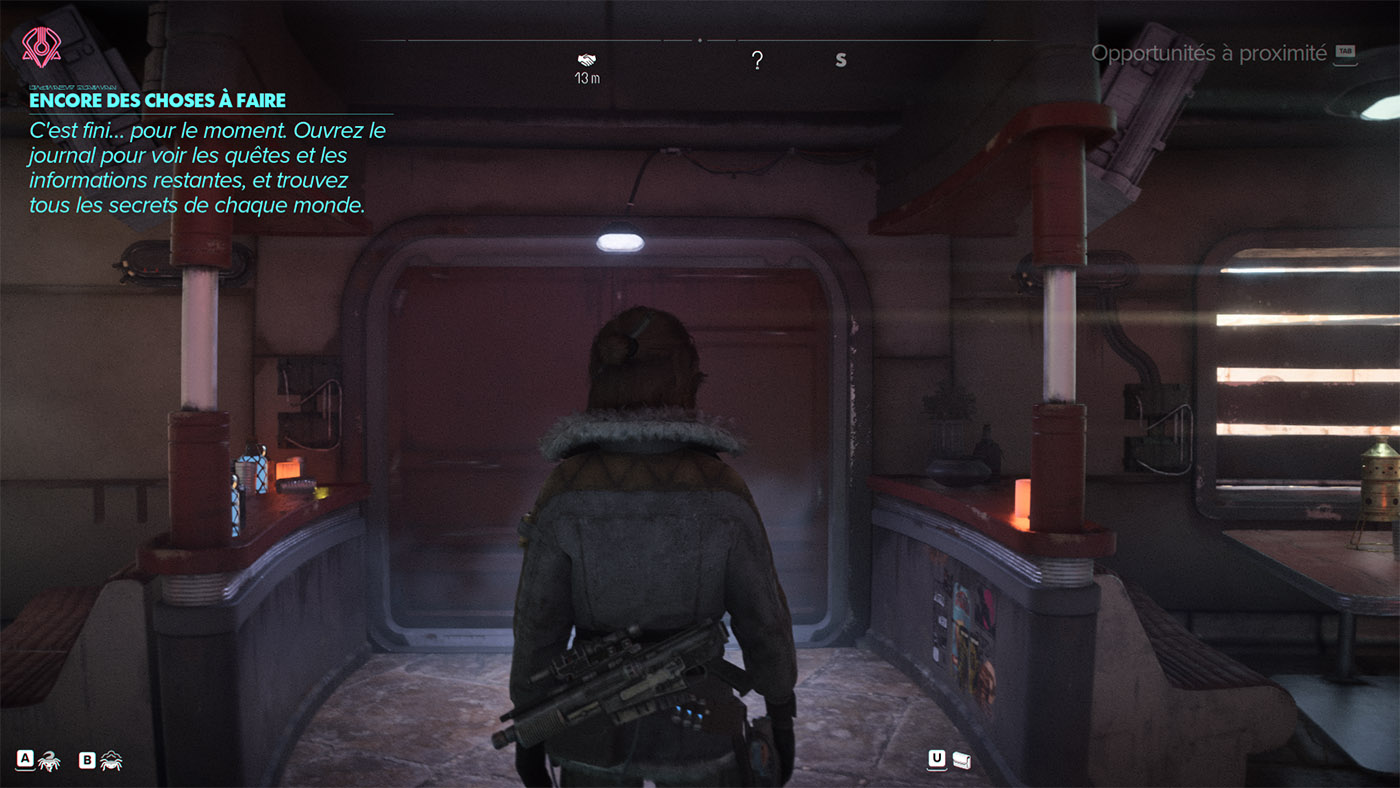Click the center dot marker on the compass
Viewport: 1400px width, 788px height.
(701, 42)
